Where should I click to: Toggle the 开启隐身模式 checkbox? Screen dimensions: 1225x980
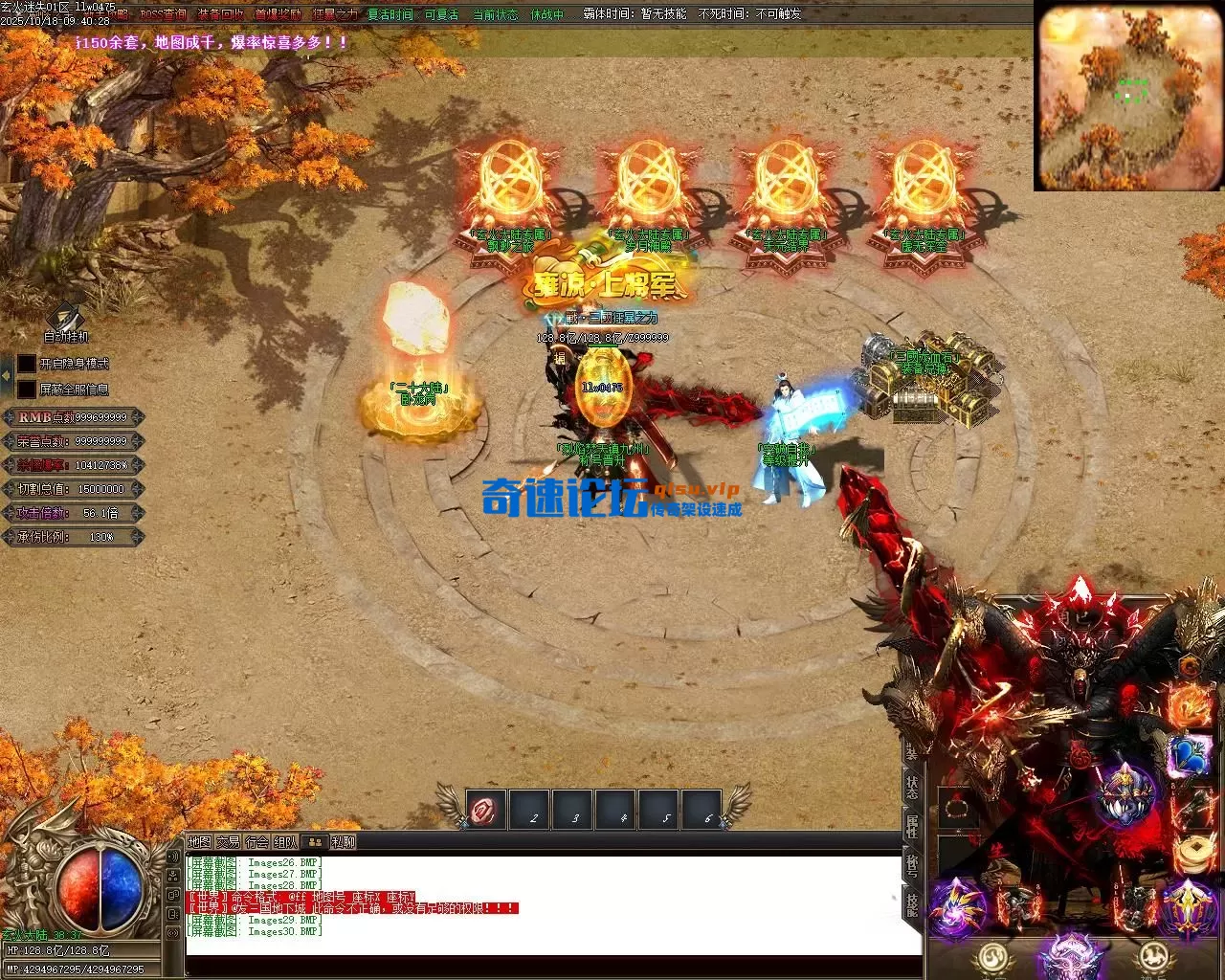(27, 365)
